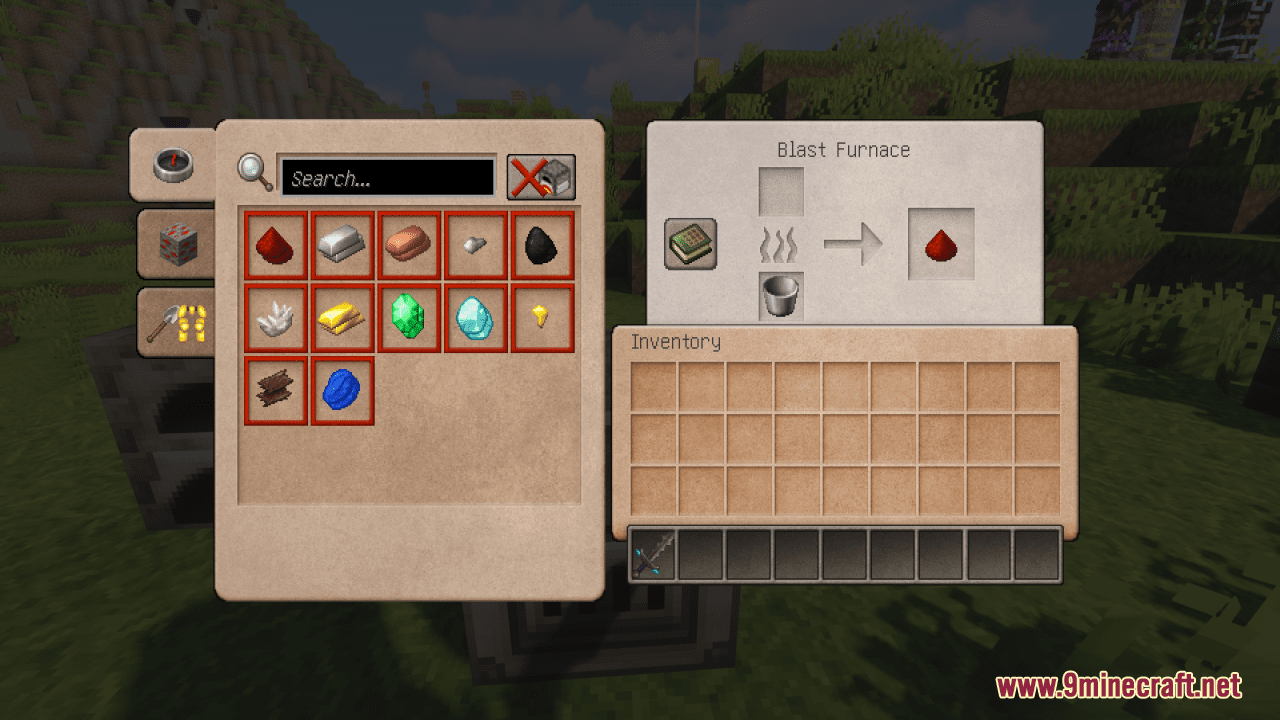The height and width of the screenshot is (720, 1280).
Task: Select the gold ingot item
Action: [x=342, y=317]
